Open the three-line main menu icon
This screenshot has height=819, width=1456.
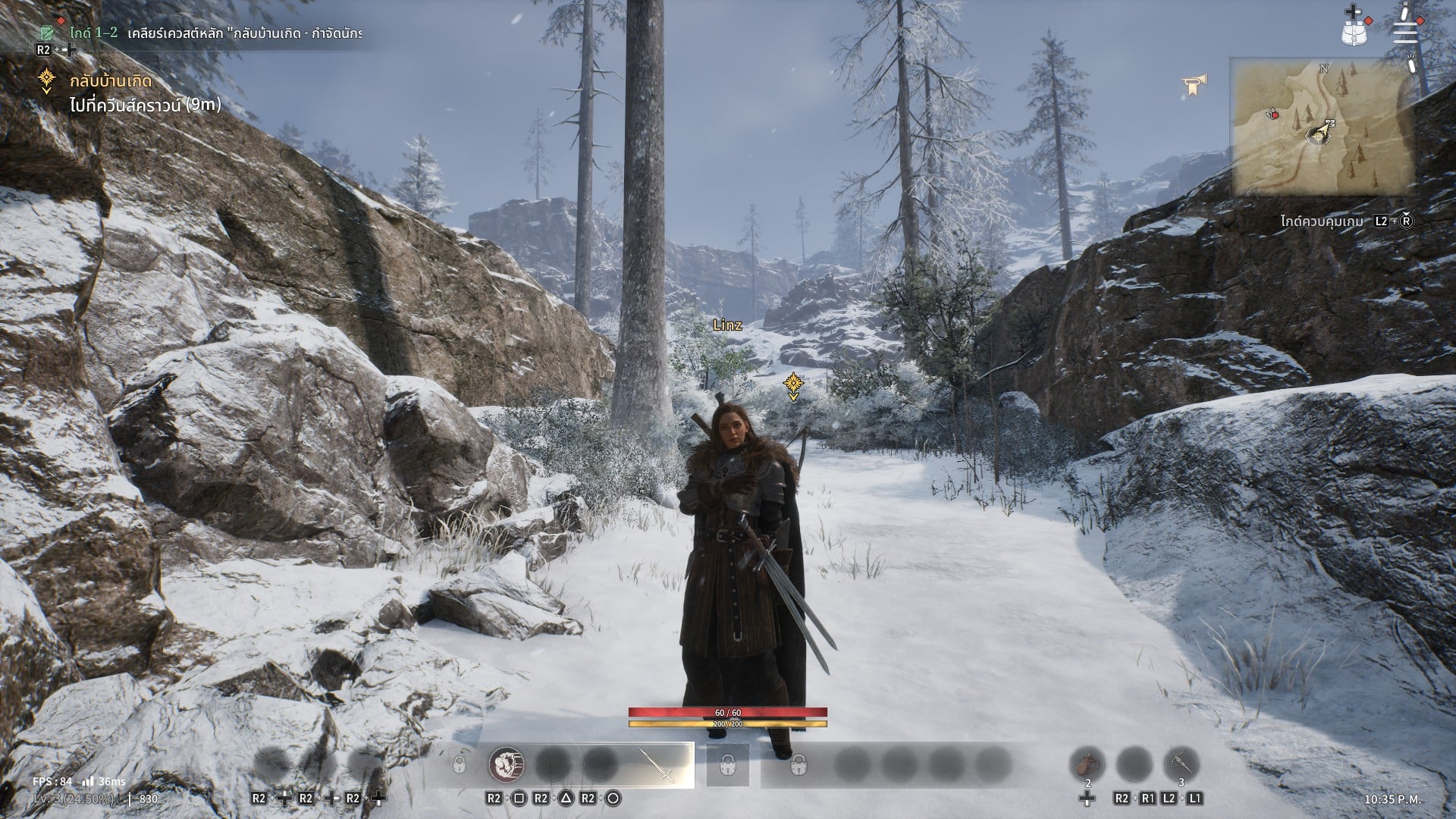point(1405,32)
